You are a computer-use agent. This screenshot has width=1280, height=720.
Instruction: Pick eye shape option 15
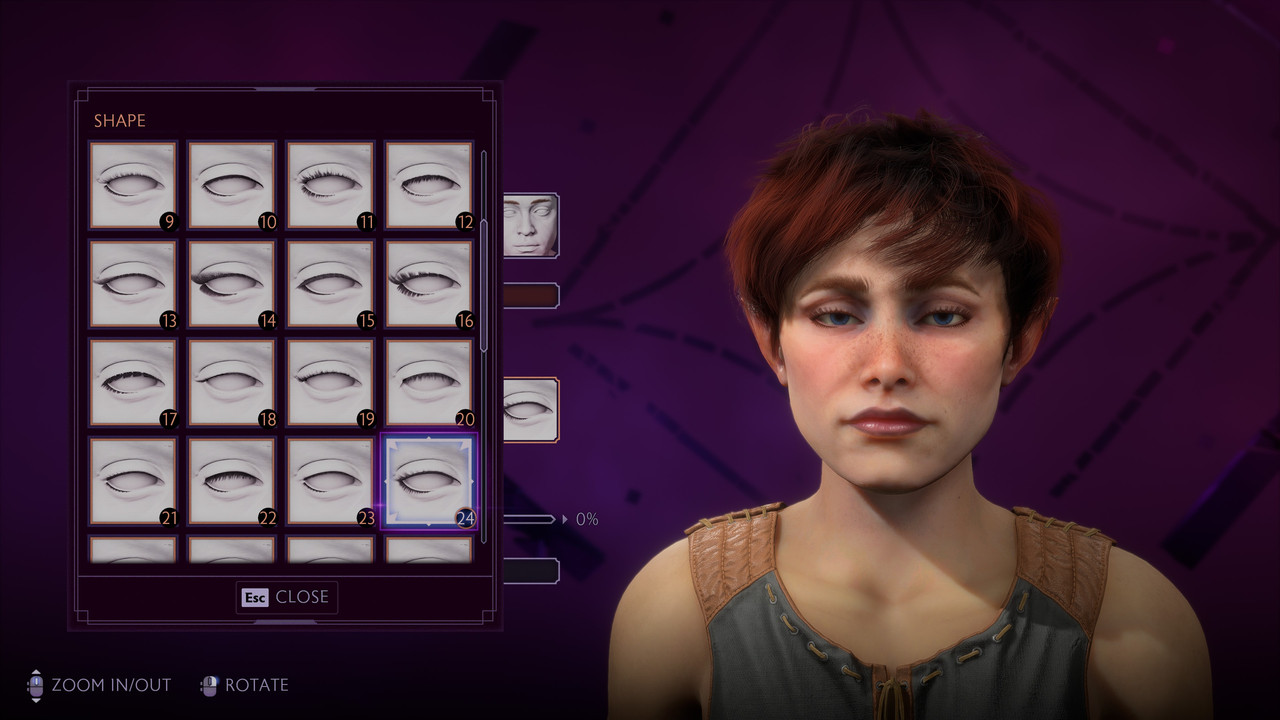pyautogui.click(x=330, y=284)
